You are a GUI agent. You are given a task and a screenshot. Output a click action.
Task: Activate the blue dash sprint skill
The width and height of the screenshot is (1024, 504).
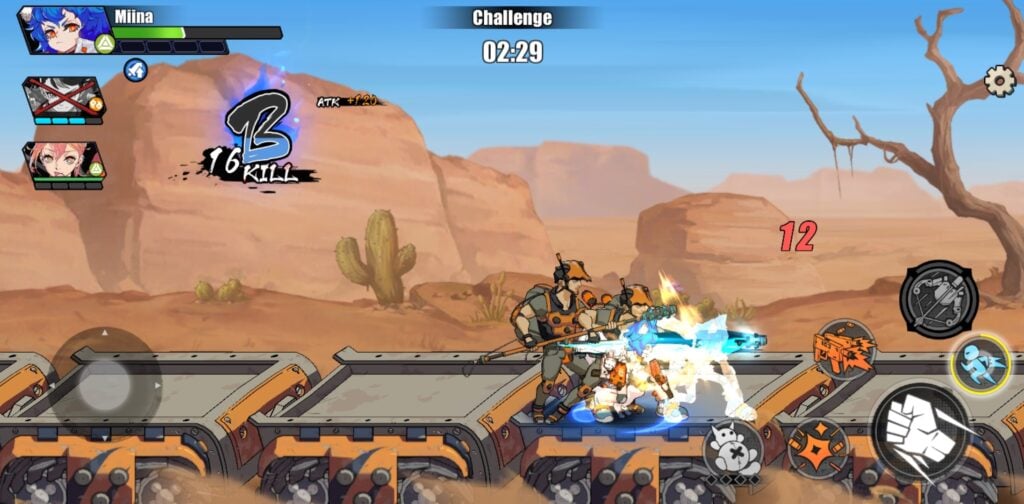coord(980,362)
